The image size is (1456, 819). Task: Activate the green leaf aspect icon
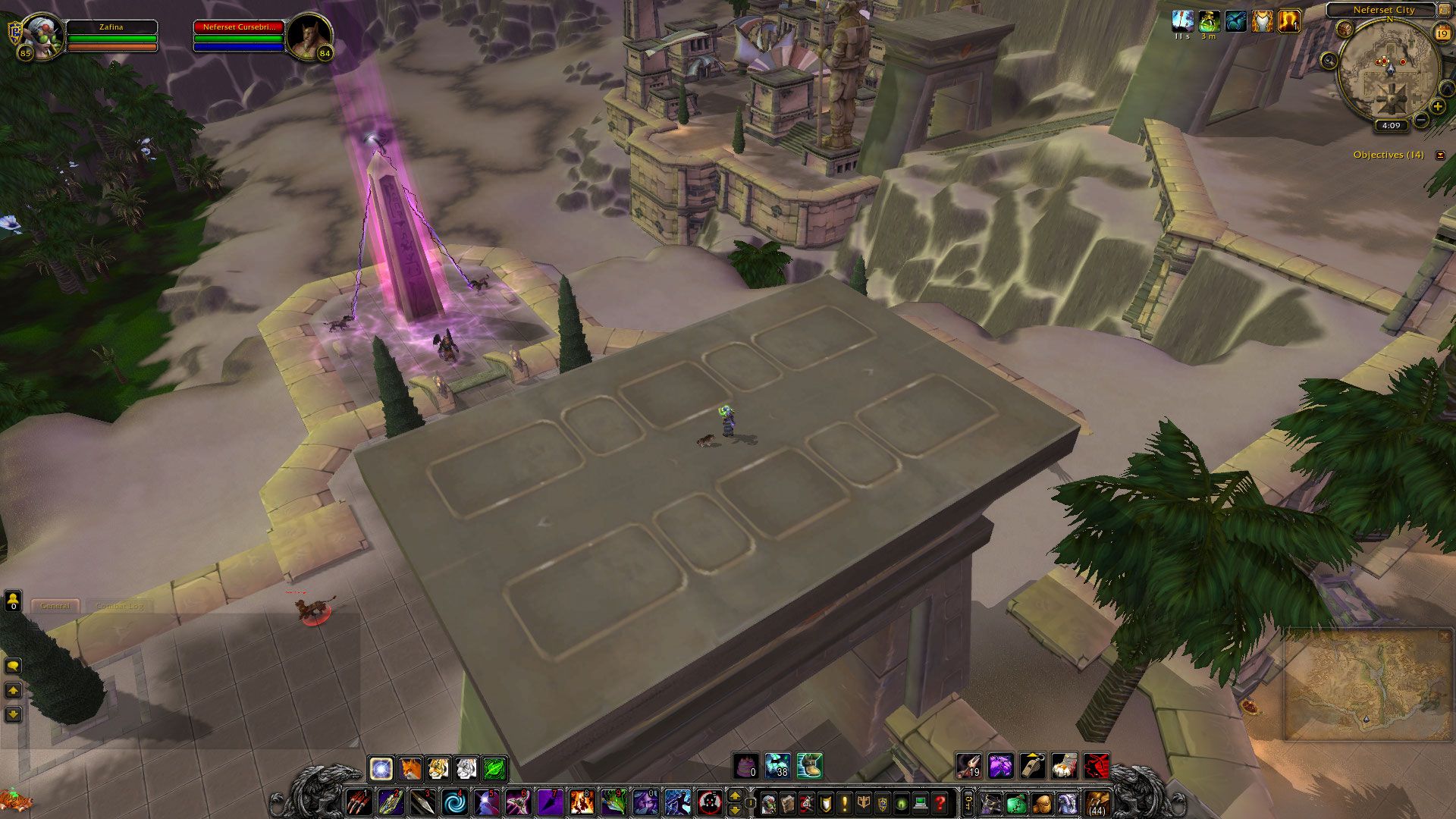point(494,768)
